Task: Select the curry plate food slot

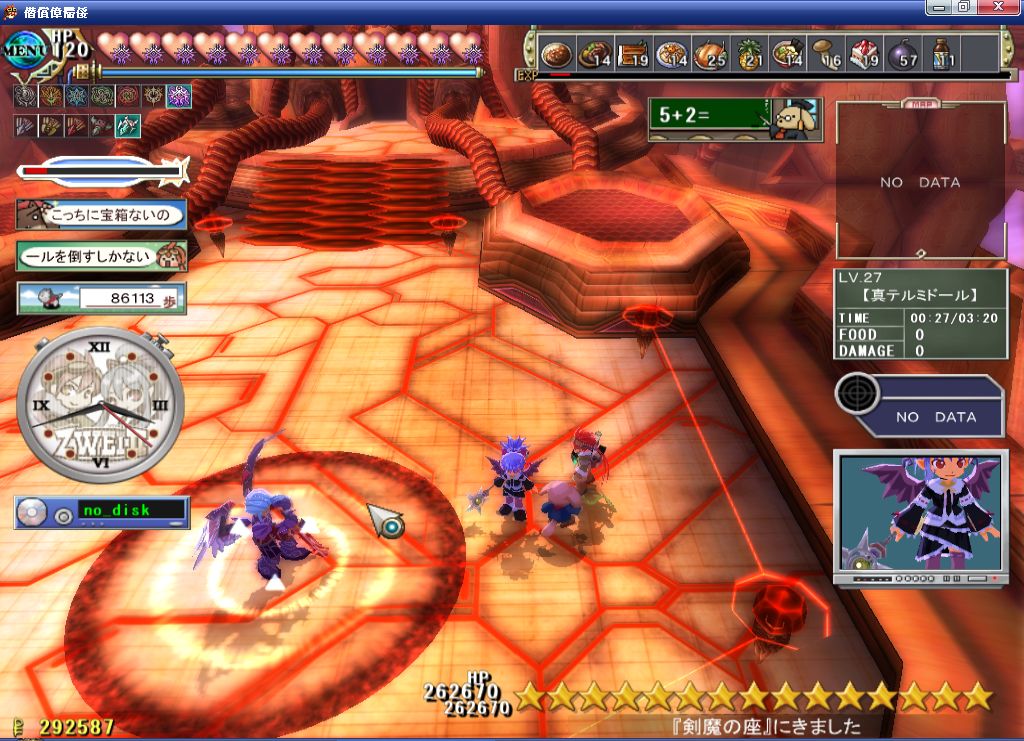Action: tap(556, 53)
